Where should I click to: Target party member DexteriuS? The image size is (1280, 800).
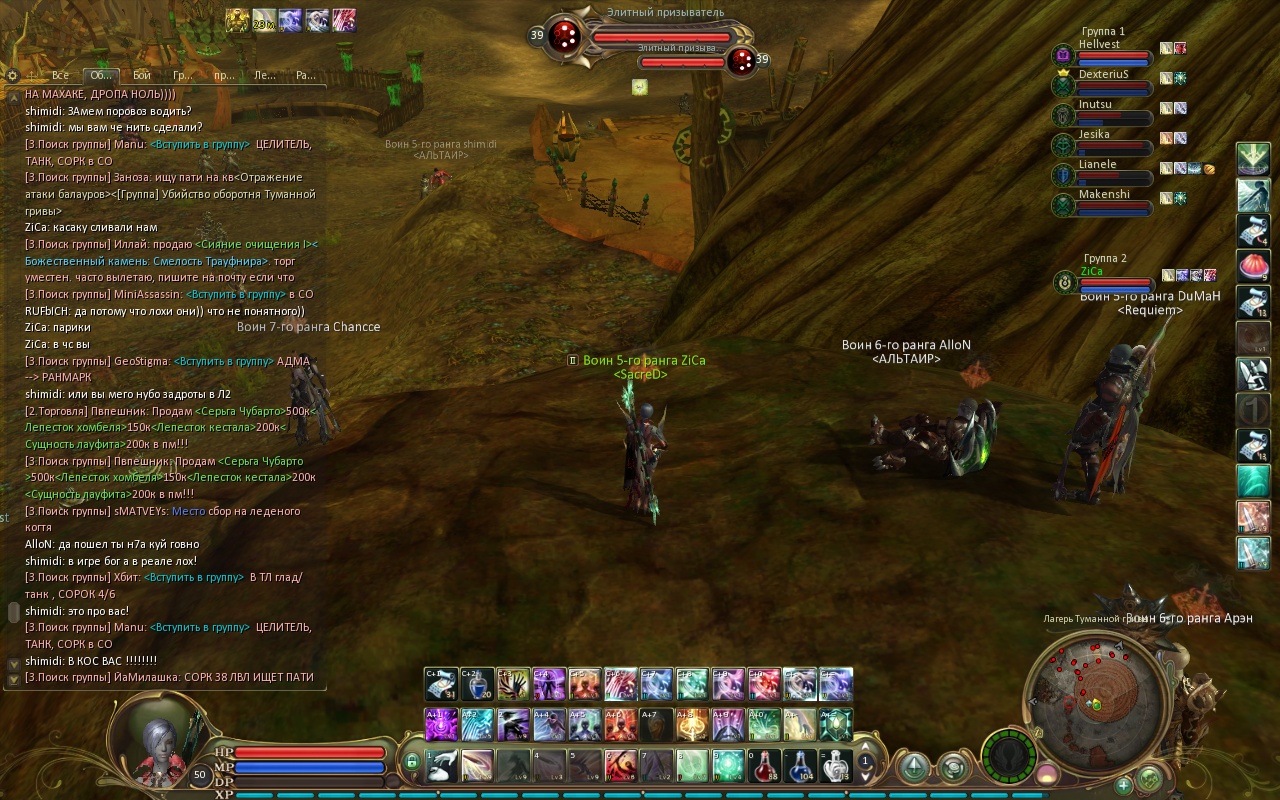(1102, 75)
